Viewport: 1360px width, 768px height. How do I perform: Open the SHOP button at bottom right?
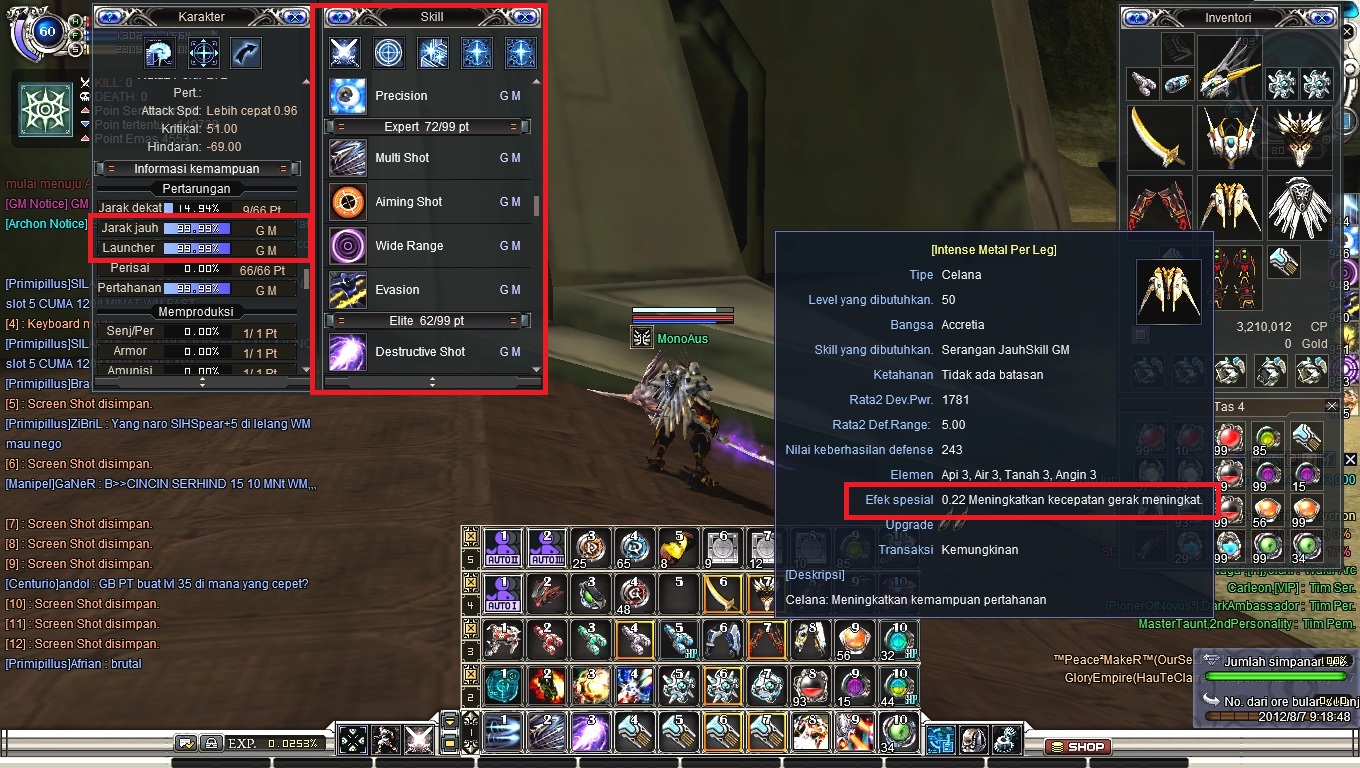1078,746
